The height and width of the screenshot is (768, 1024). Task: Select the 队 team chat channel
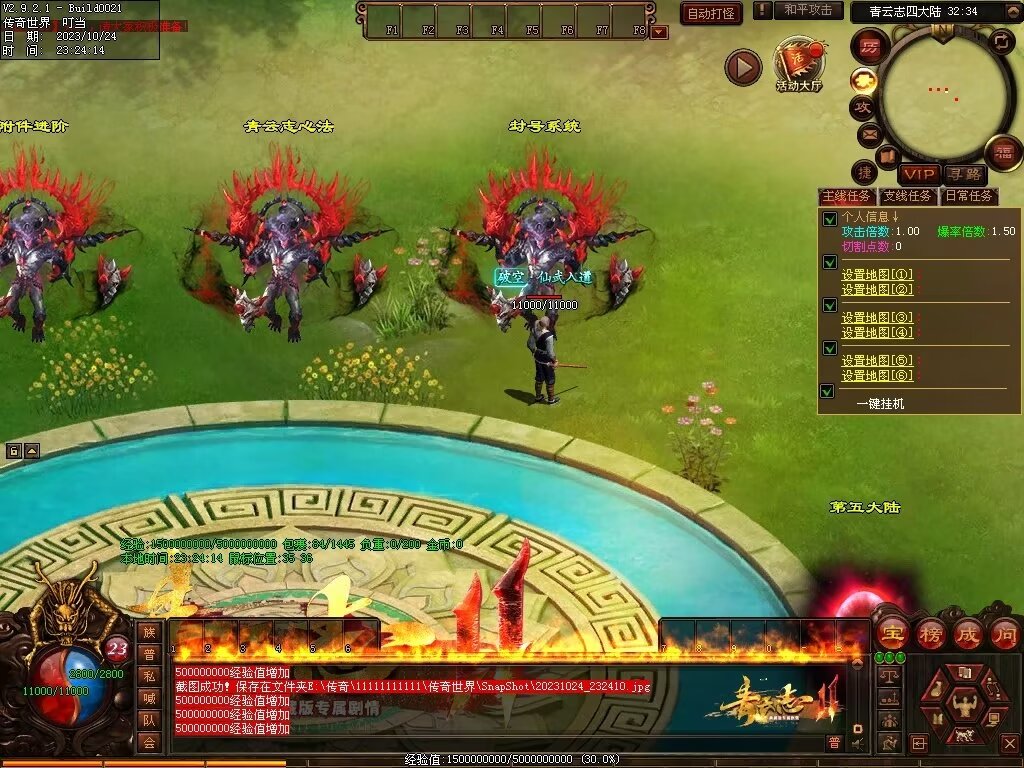tap(149, 719)
